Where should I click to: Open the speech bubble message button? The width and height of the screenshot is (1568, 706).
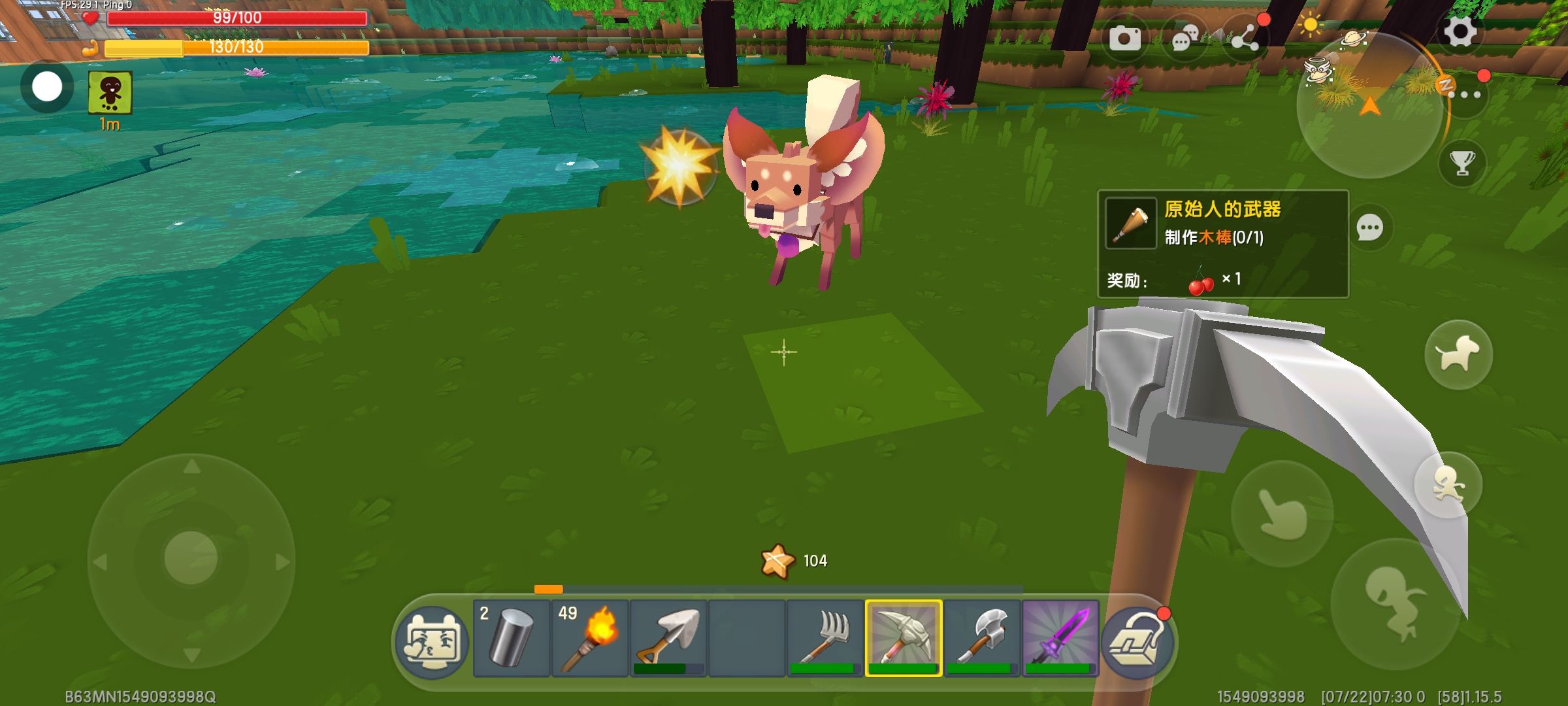click(x=1369, y=228)
